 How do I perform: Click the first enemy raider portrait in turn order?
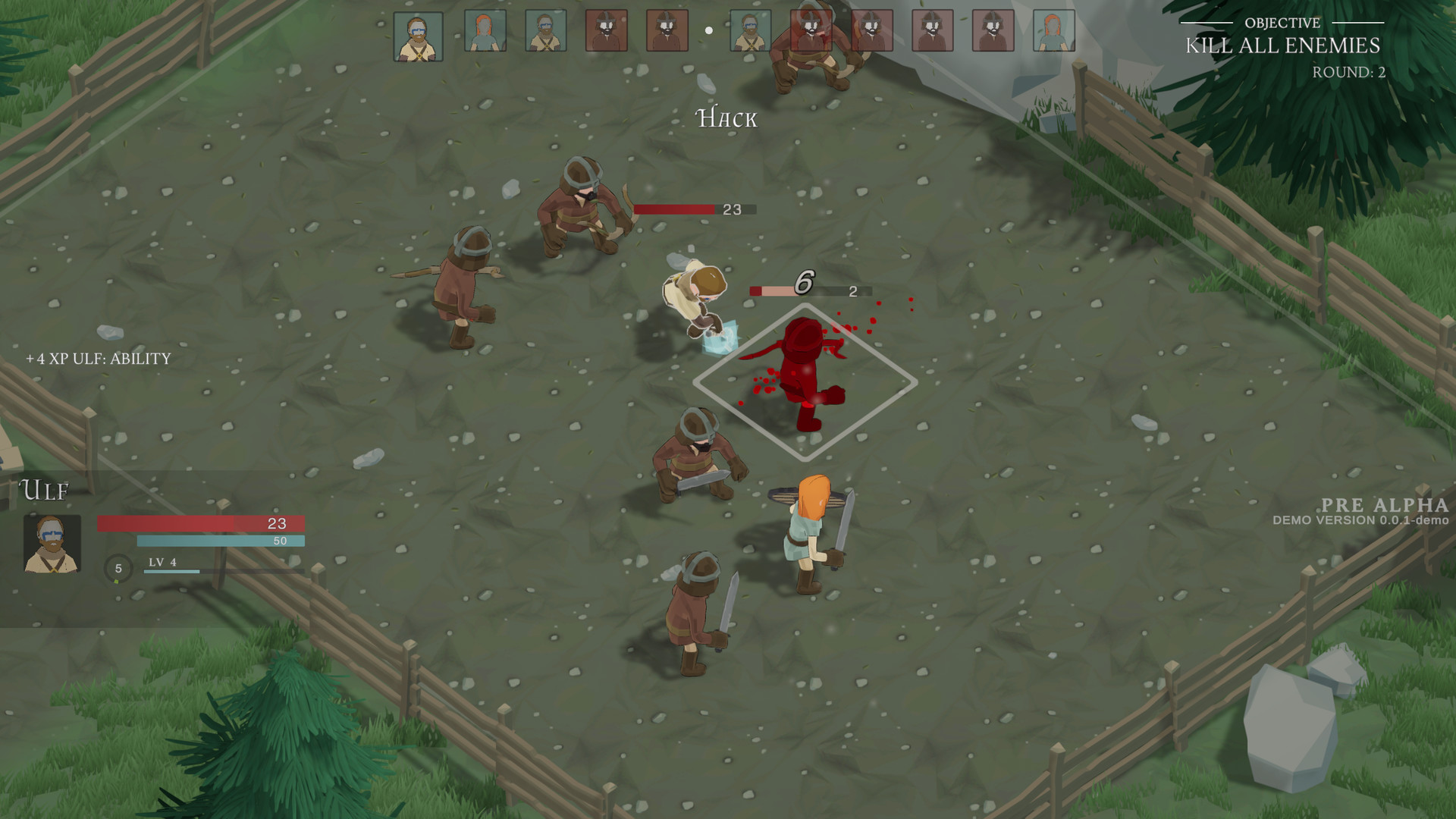[607, 32]
